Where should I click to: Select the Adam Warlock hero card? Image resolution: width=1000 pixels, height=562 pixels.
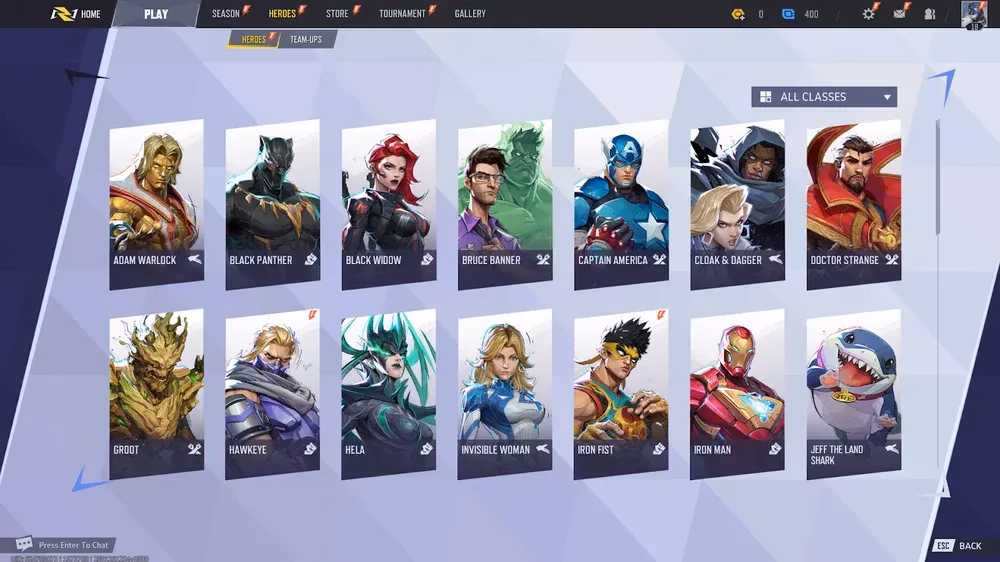pos(156,203)
